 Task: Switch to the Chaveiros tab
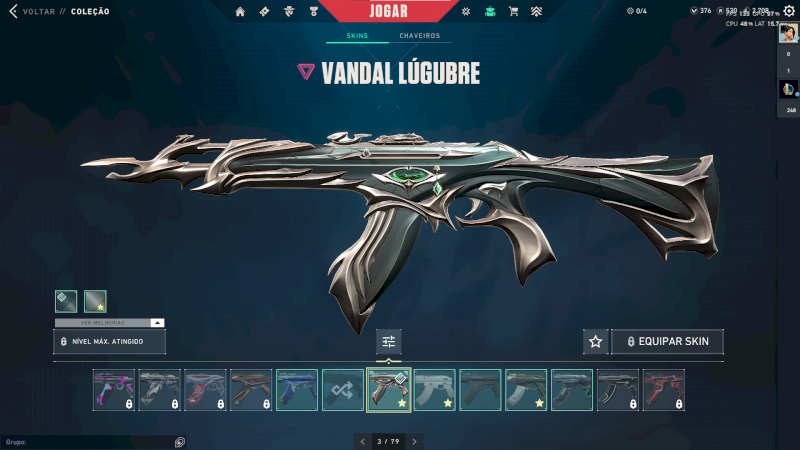[419, 36]
